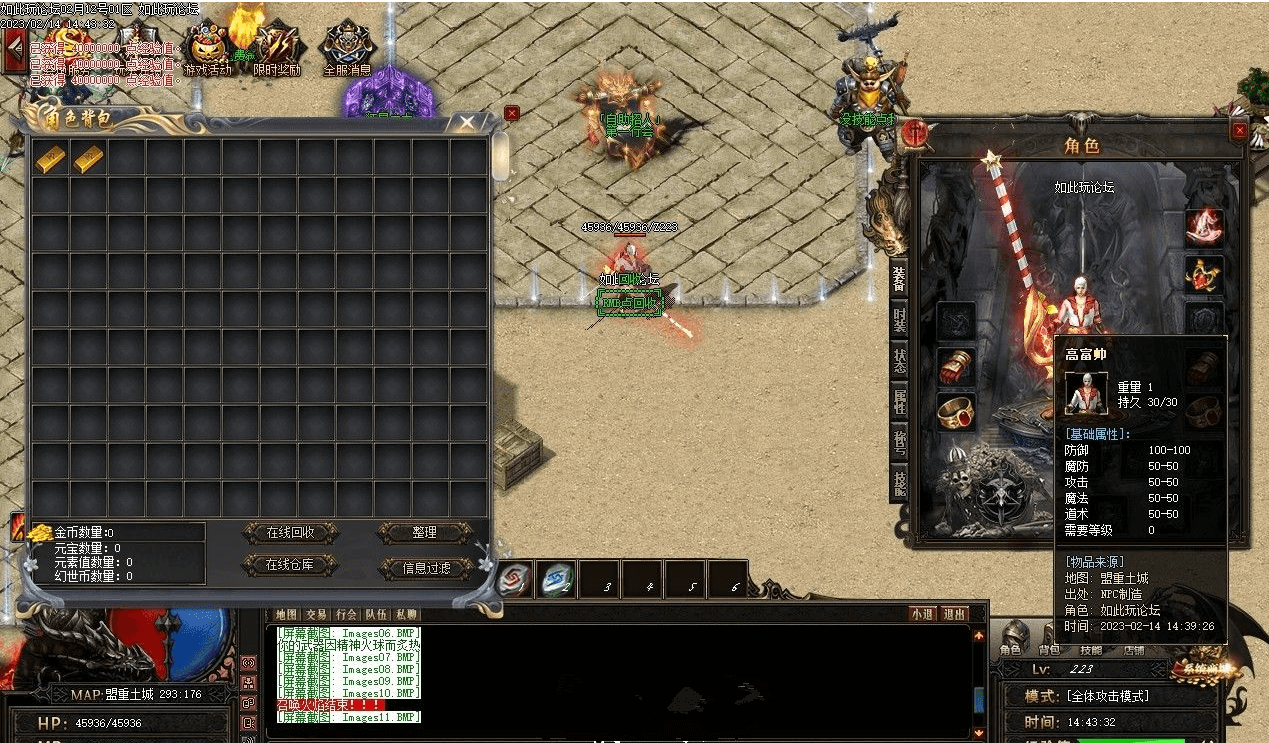Click the 信息过滤 message filter button

pos(425,568)
